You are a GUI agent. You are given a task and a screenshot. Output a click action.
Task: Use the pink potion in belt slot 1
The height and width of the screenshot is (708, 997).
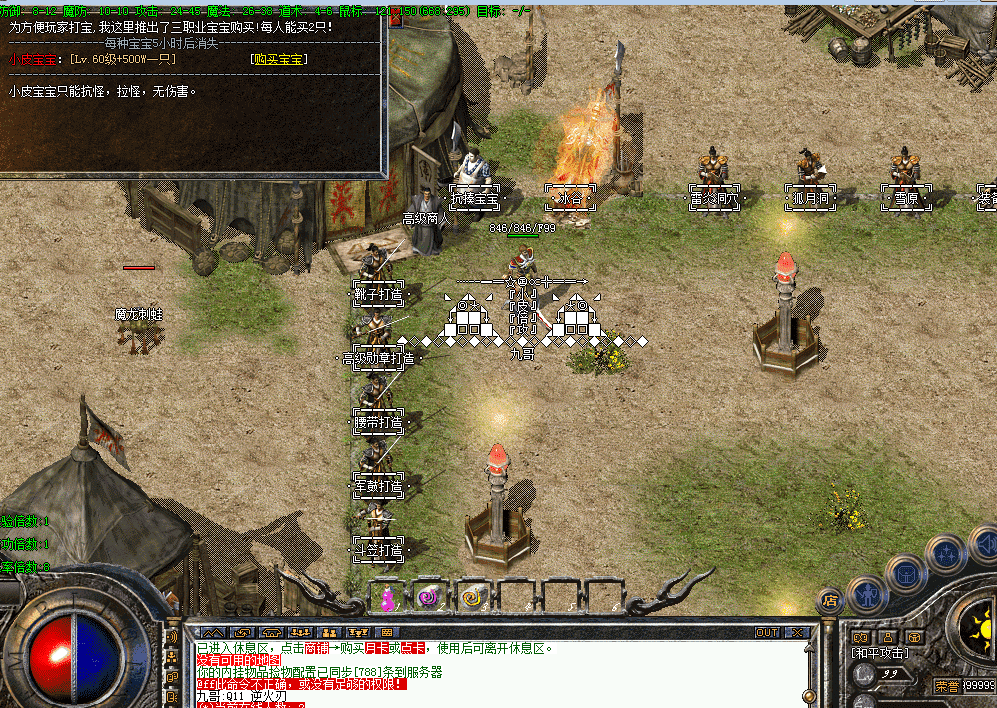(x=385, y=597)
